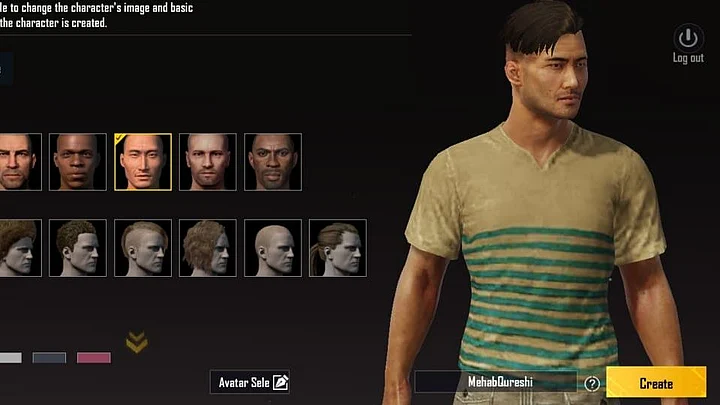The image size is (720, 405).
Task: Choose the short curly hairstyle
Action: pyautogui.click(x=78, y=248)
